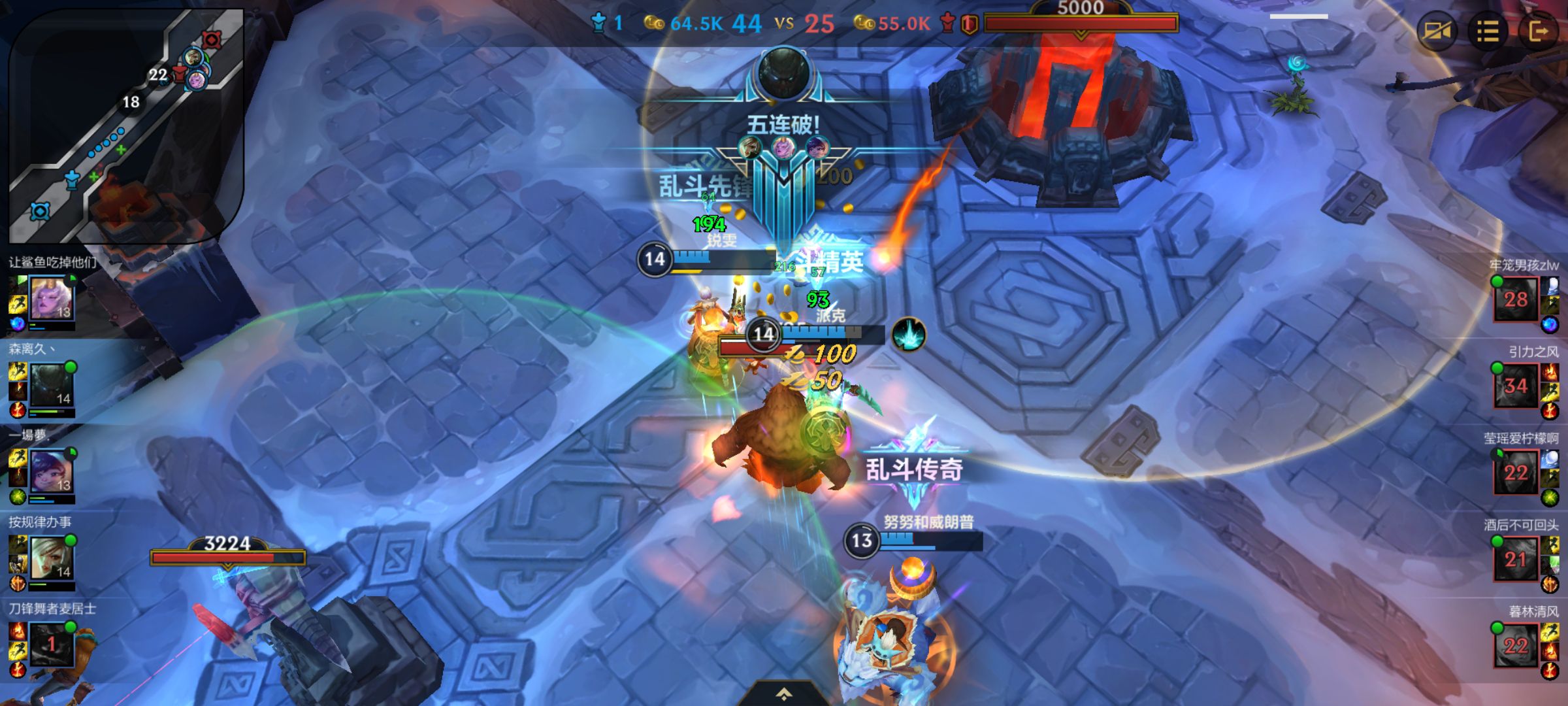This screenshot has width=1568, height=706.
Task: Select enemy 酒后不可回头's portrait
Action: click(1516, 559)
